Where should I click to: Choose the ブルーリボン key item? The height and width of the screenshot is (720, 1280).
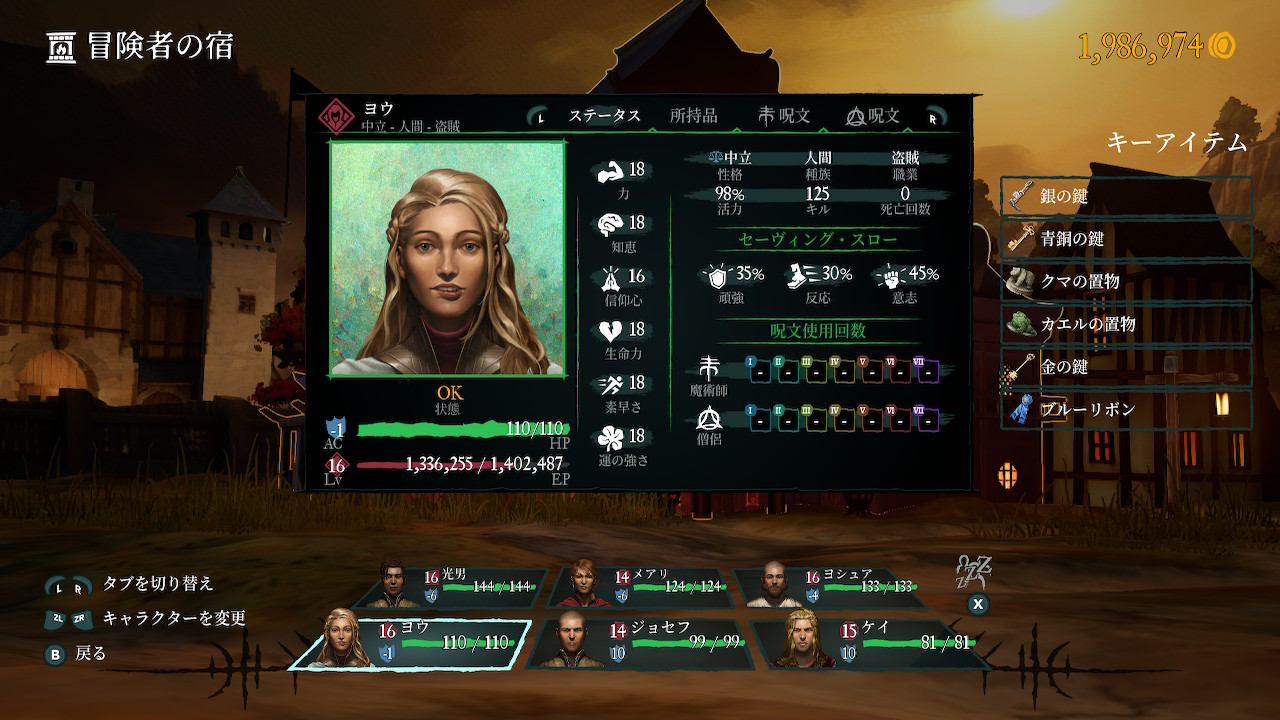(1126, 410)
